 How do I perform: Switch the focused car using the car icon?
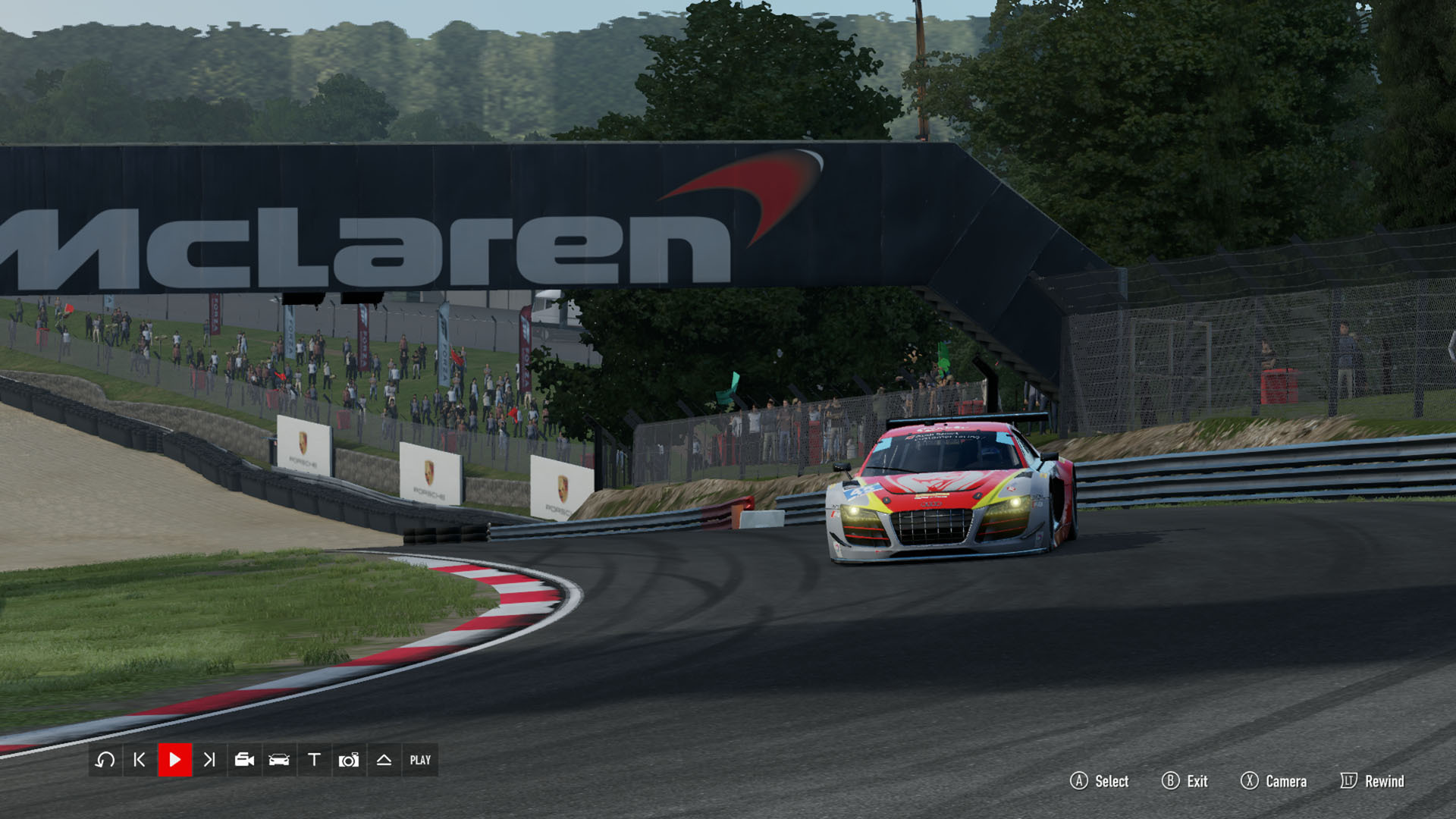tap(279, 760)
